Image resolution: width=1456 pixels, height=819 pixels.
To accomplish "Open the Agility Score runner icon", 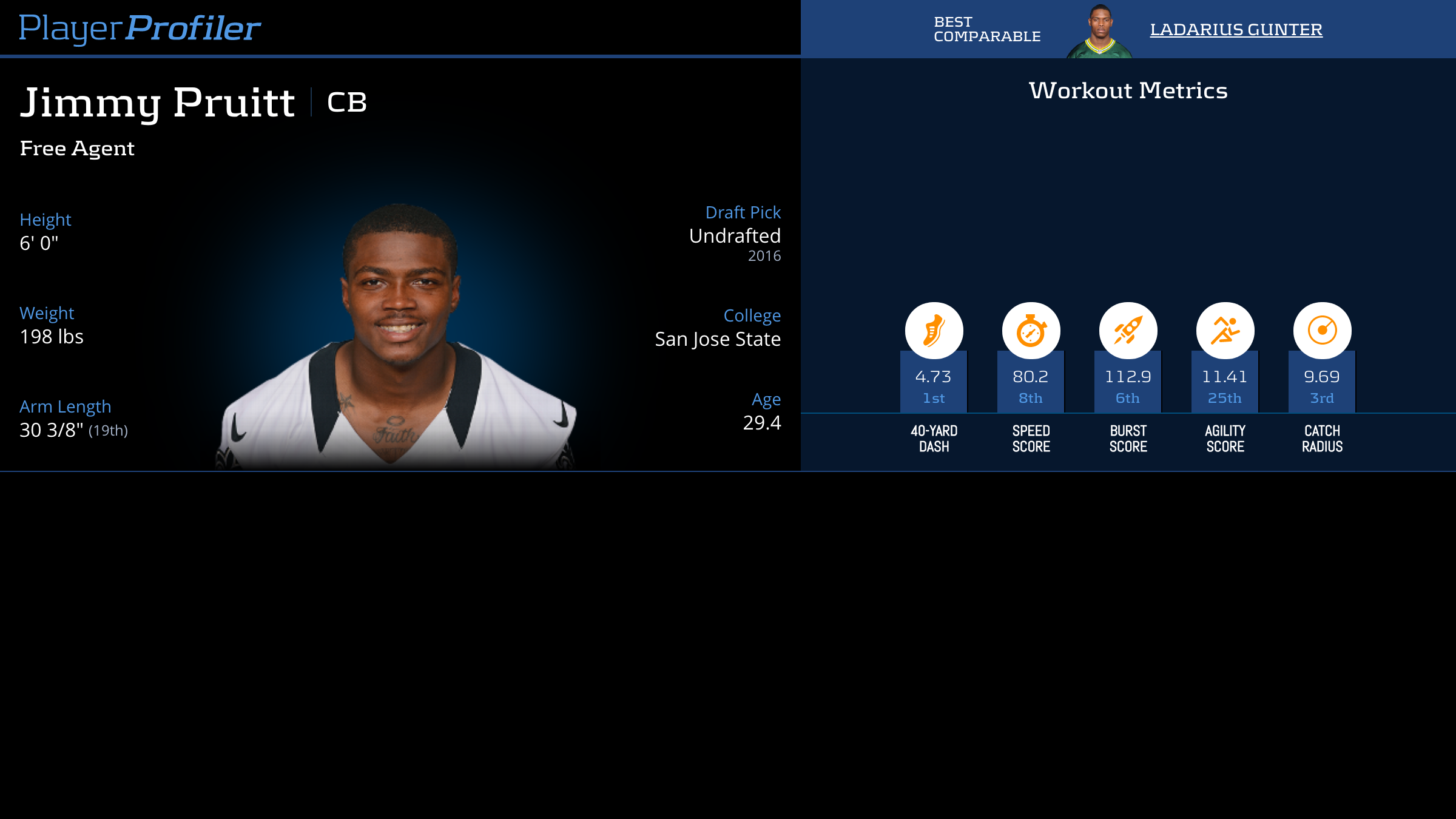I will coord(1225,331).
